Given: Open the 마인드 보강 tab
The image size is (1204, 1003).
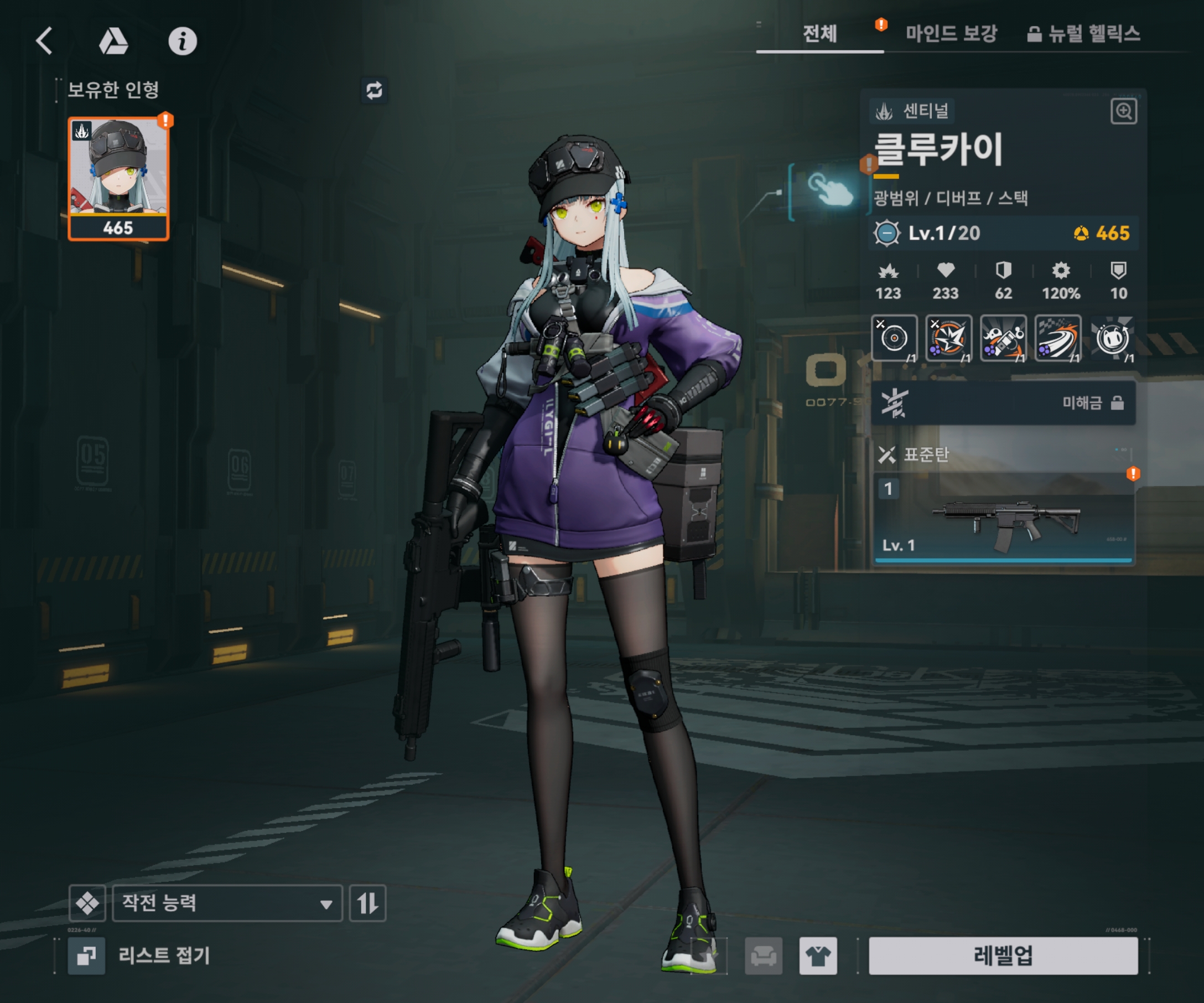Looking at the screenshot, I should 951,34.
